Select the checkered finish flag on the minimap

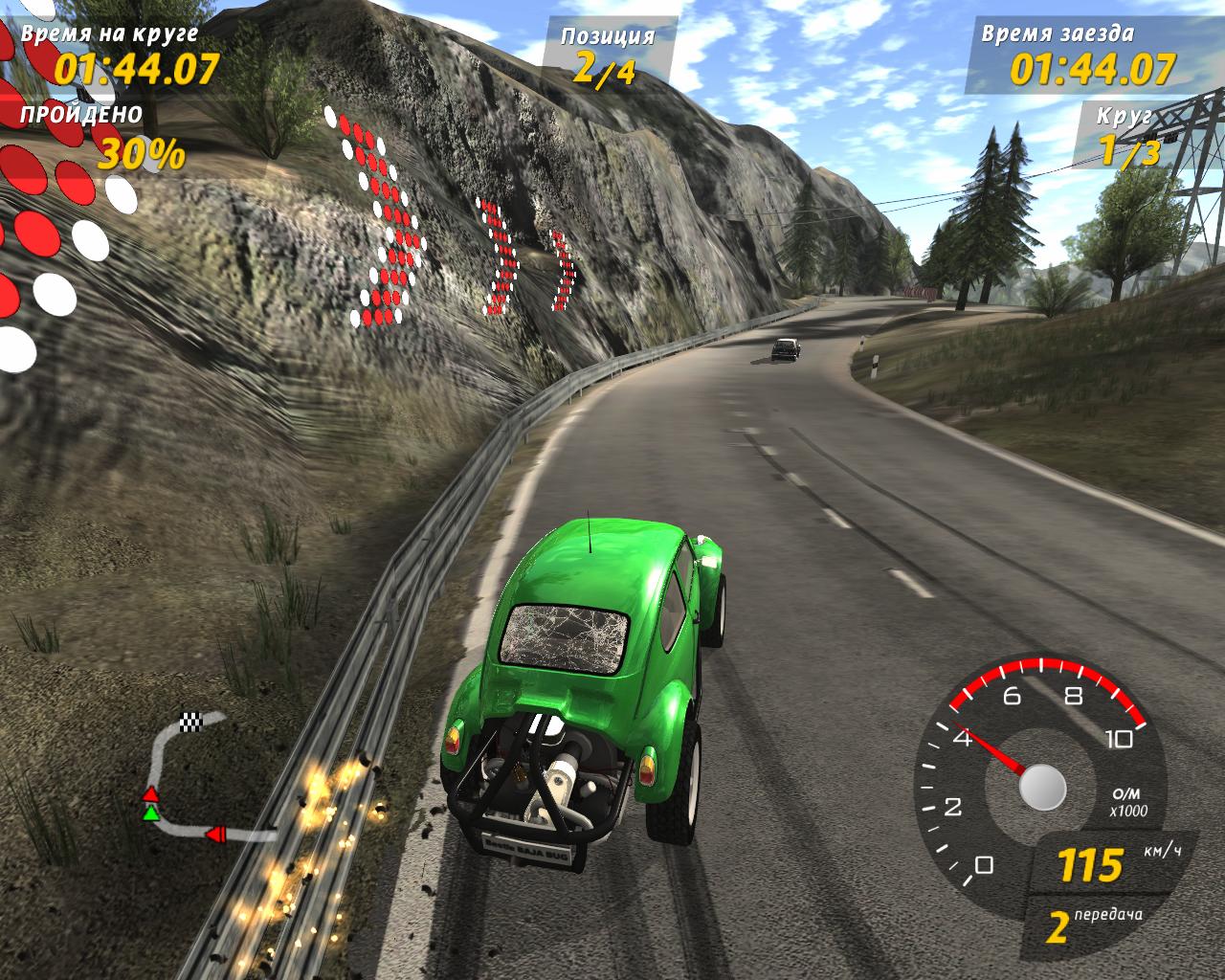[193, 723]
